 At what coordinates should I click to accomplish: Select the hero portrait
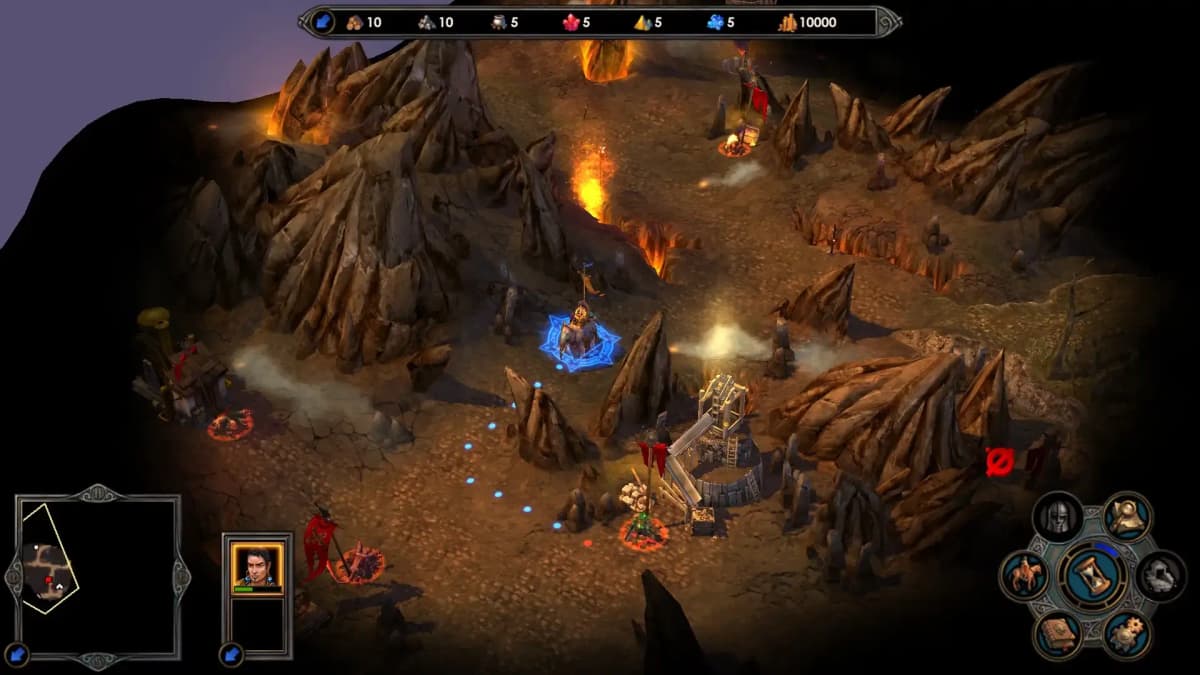pyautogui.click(x=257, y=567)
